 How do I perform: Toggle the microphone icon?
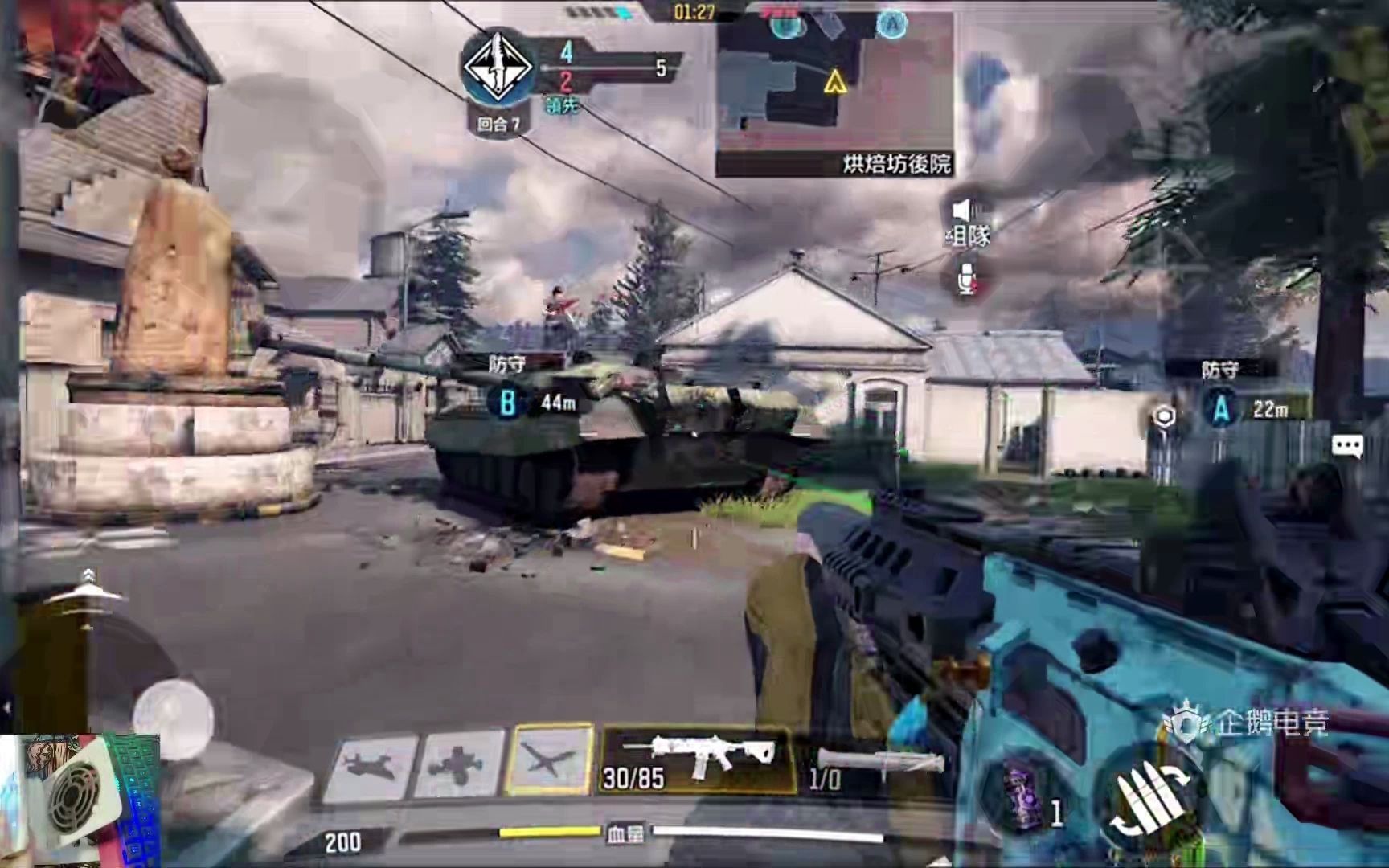click(x=965, y=278)
